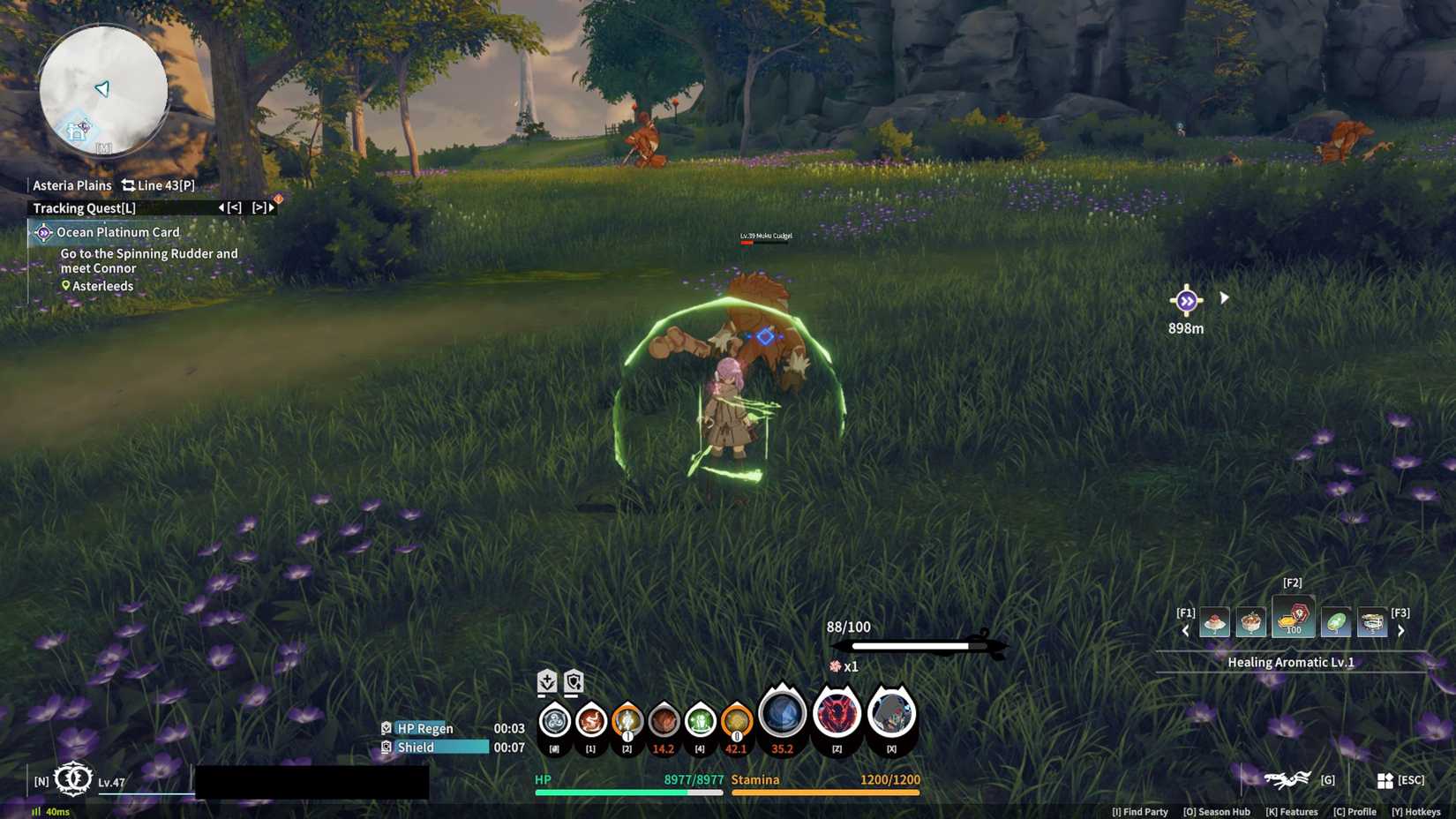Switch quests using the Tracking Quest [>] button
The image size is (1456, 819).
[261, 208]
